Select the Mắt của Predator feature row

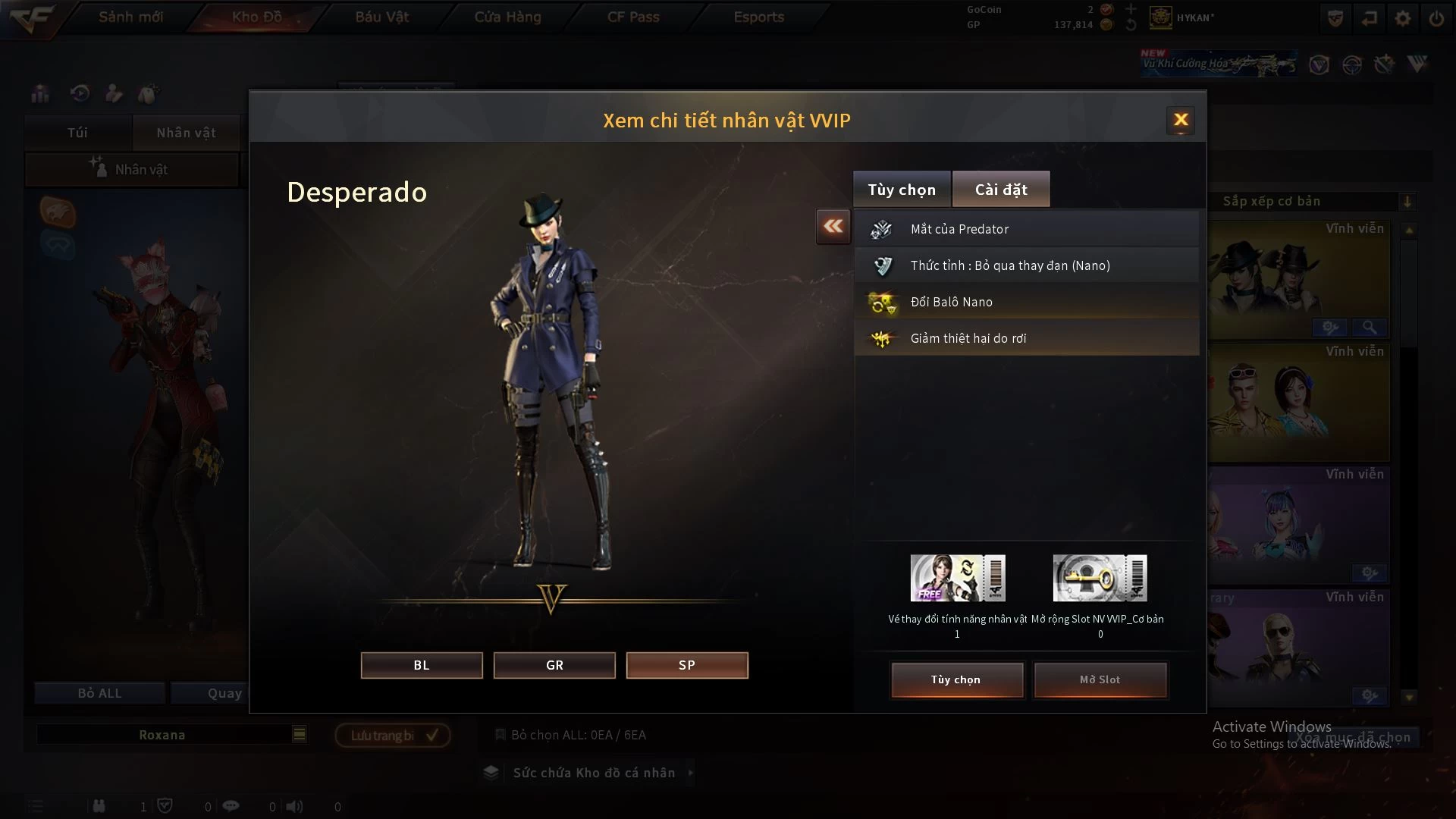[x=1027, y=229]
